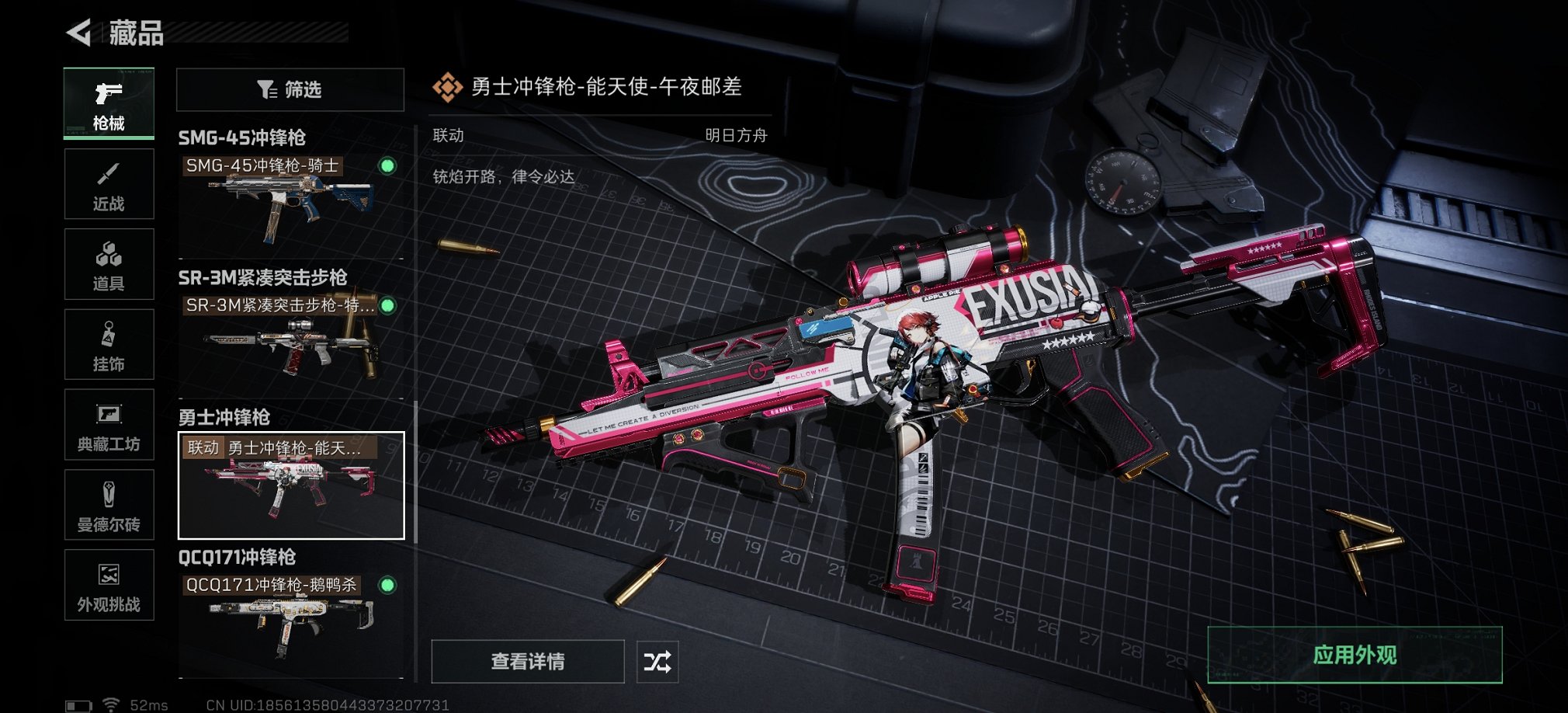Click the shuffle skin preview icon
Image resolution: width=1568 pixels, height=713 pixels.
coord(657,663)
